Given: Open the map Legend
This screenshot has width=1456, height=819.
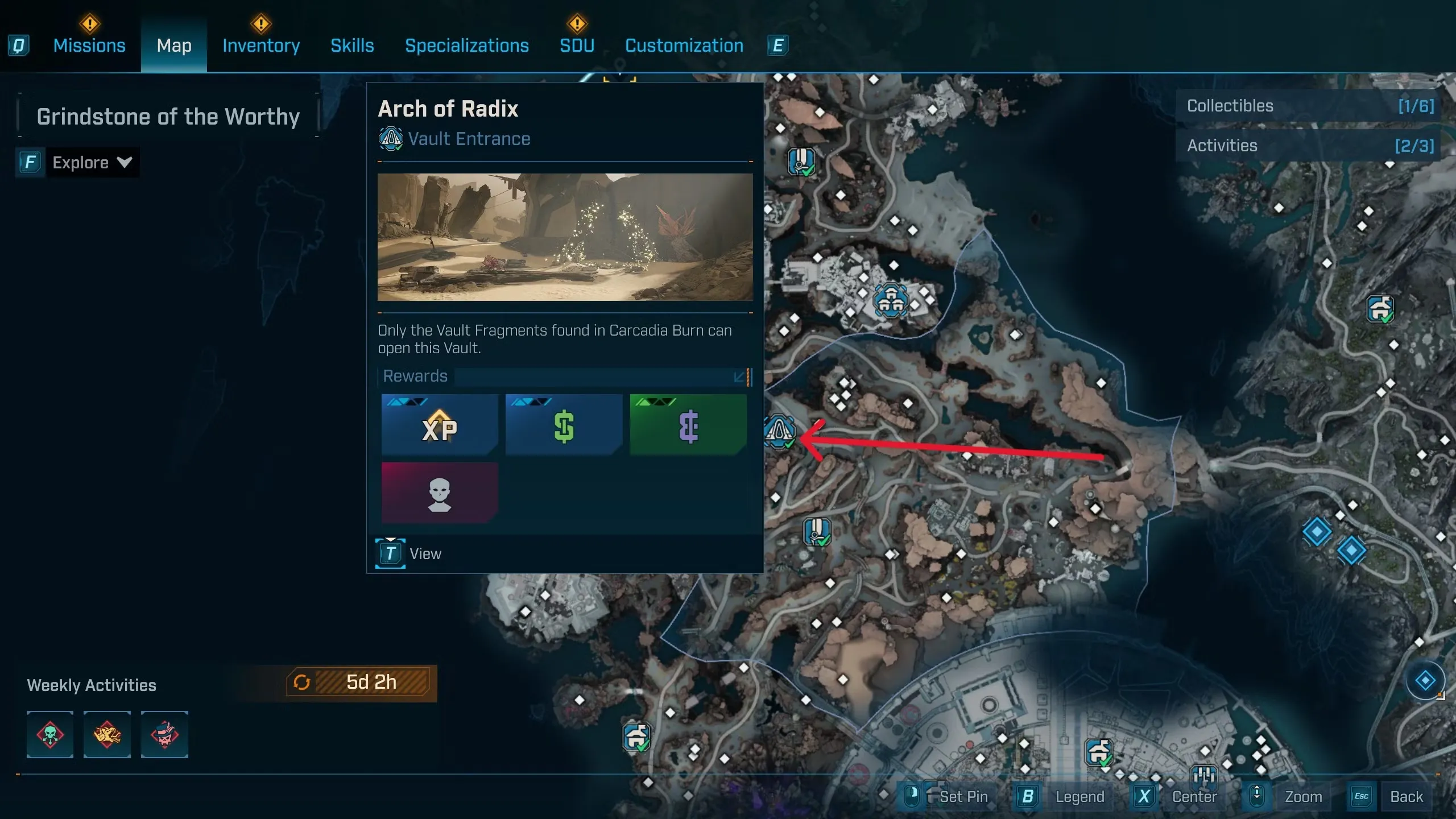Looking at the screenshot, I should 1079,796.
